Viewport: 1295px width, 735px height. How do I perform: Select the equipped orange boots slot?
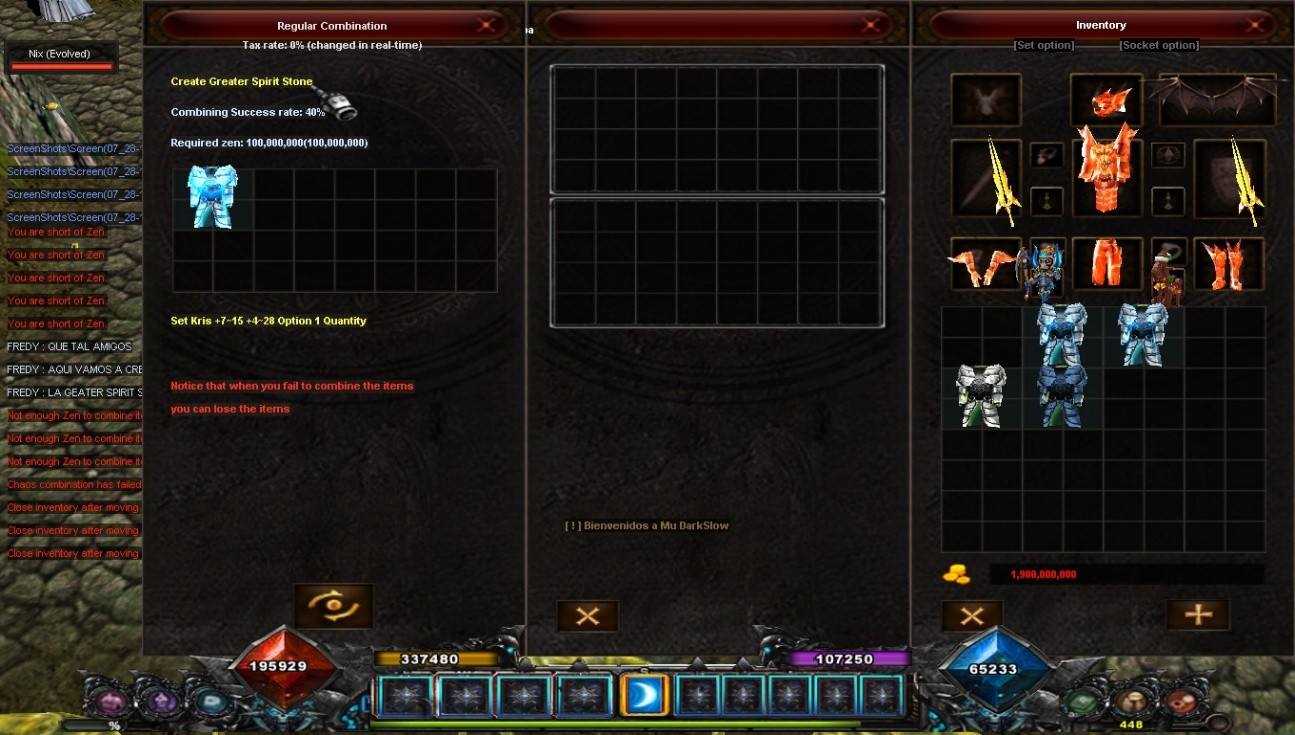click(x=1227, y=264)
